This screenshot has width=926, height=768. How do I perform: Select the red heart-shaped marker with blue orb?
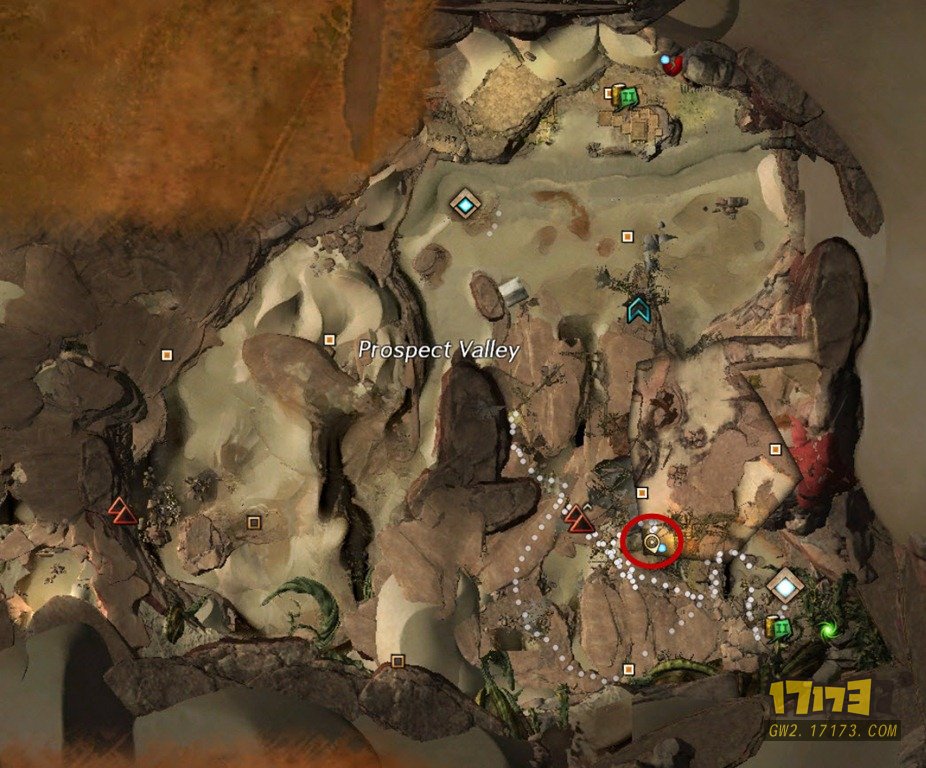[x=673, y=65]
